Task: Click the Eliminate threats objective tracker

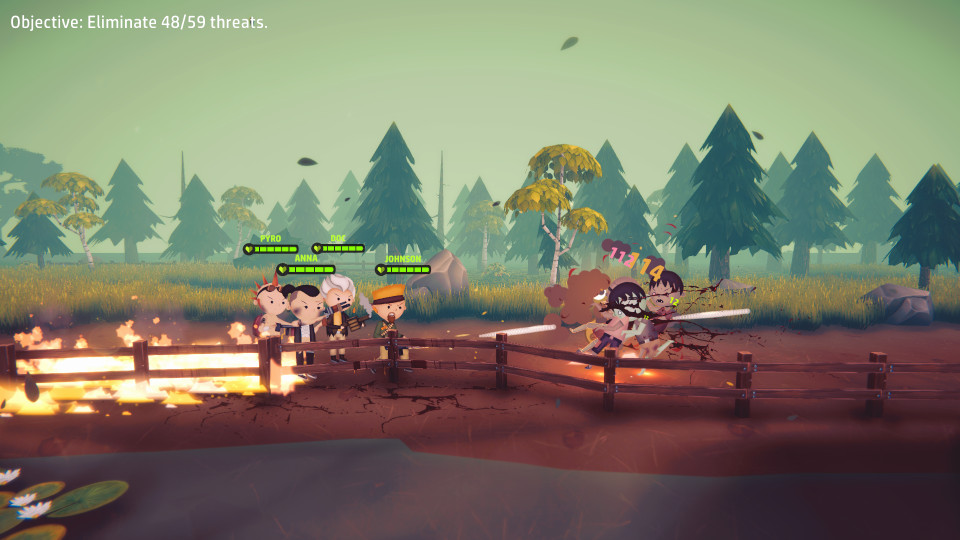Action: click(139, 22)
